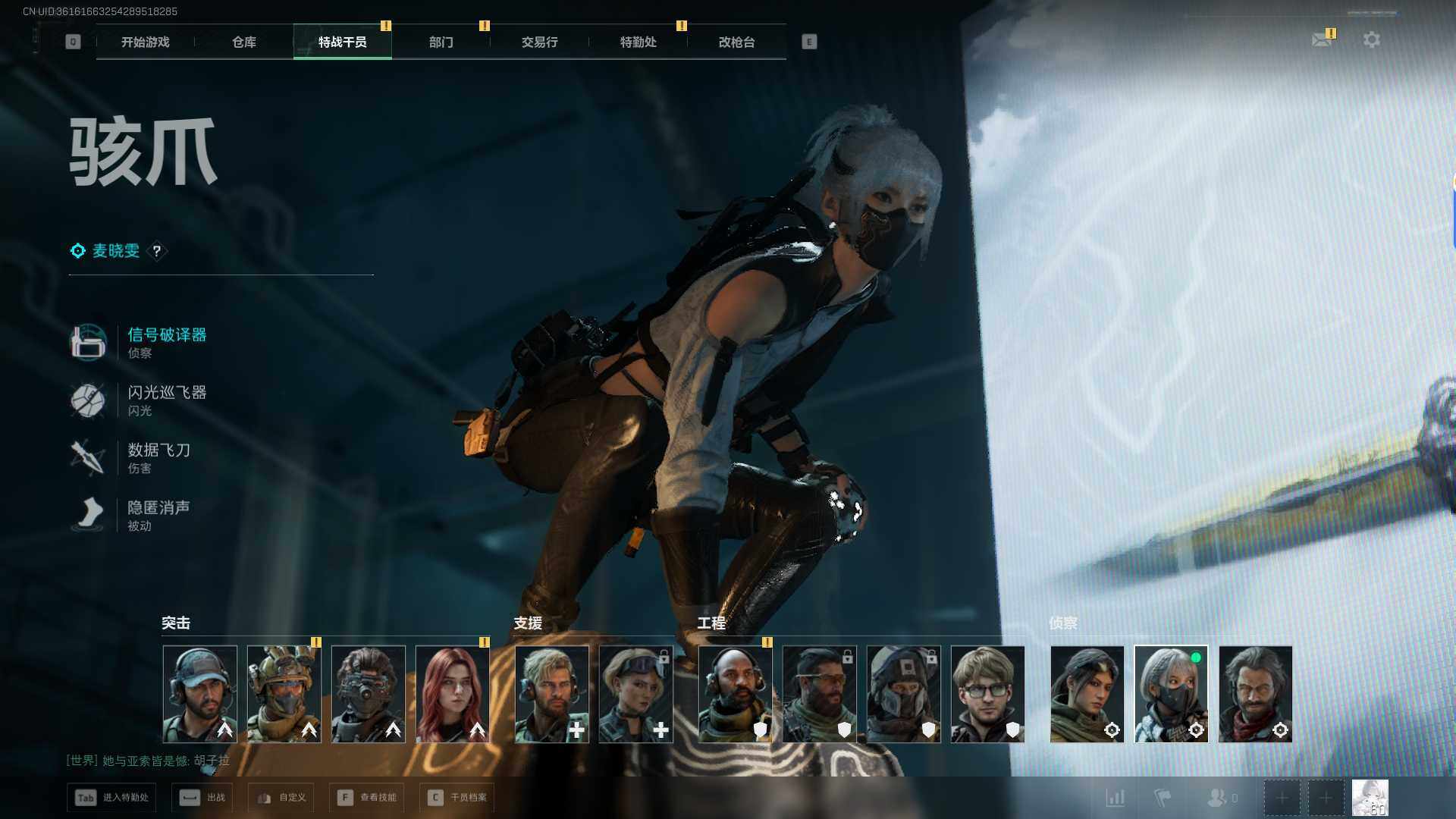Pick the glasses-wearing engineer operator portrait

point(987,694)
